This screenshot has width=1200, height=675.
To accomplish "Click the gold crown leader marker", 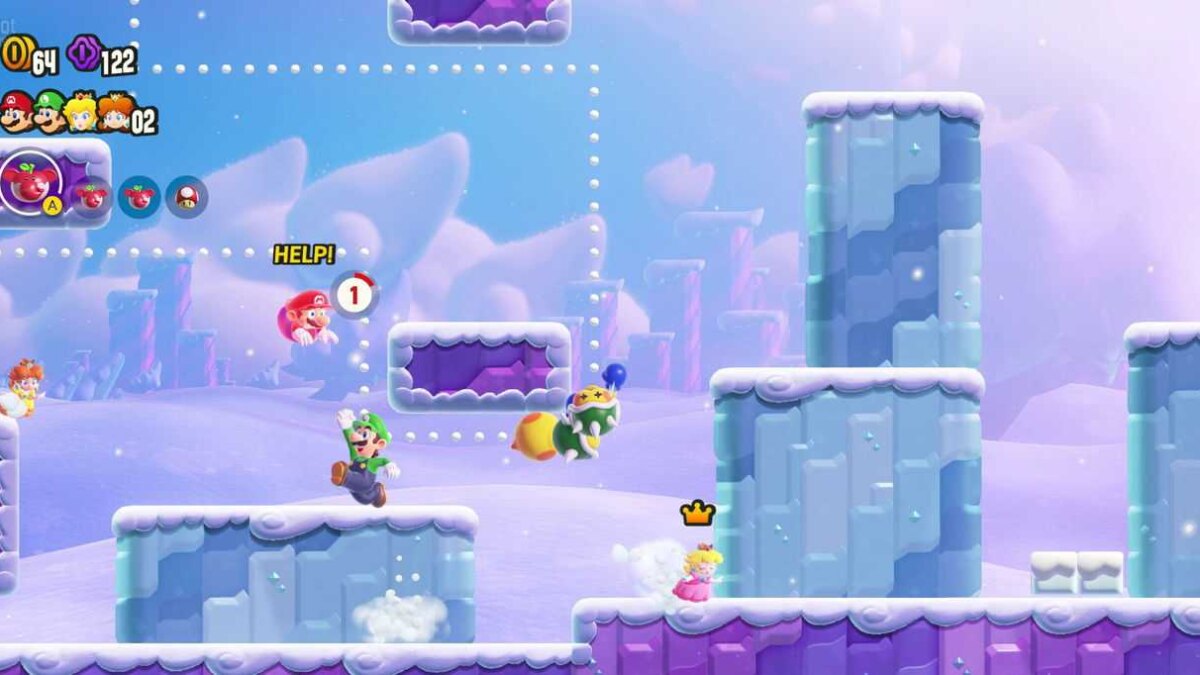I will [x=697, y=514].
